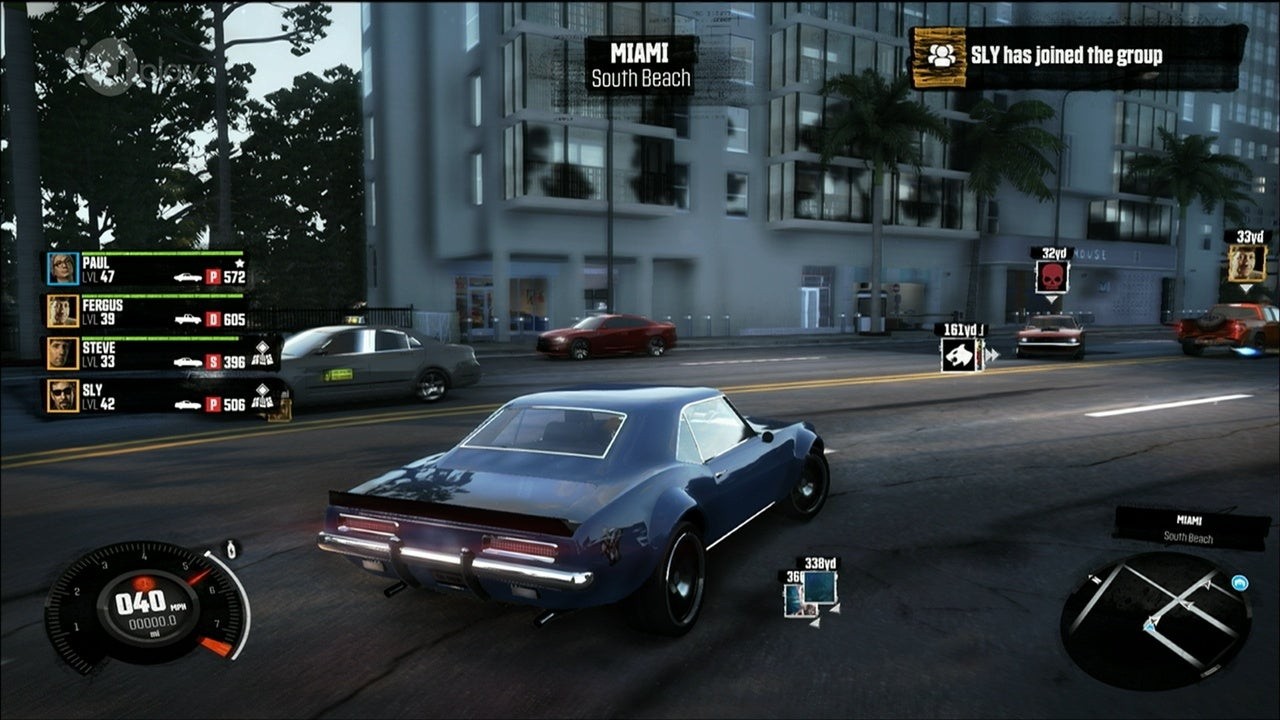Select Fergus in the group list
1280x720 pixels.
tap(145, 311)
